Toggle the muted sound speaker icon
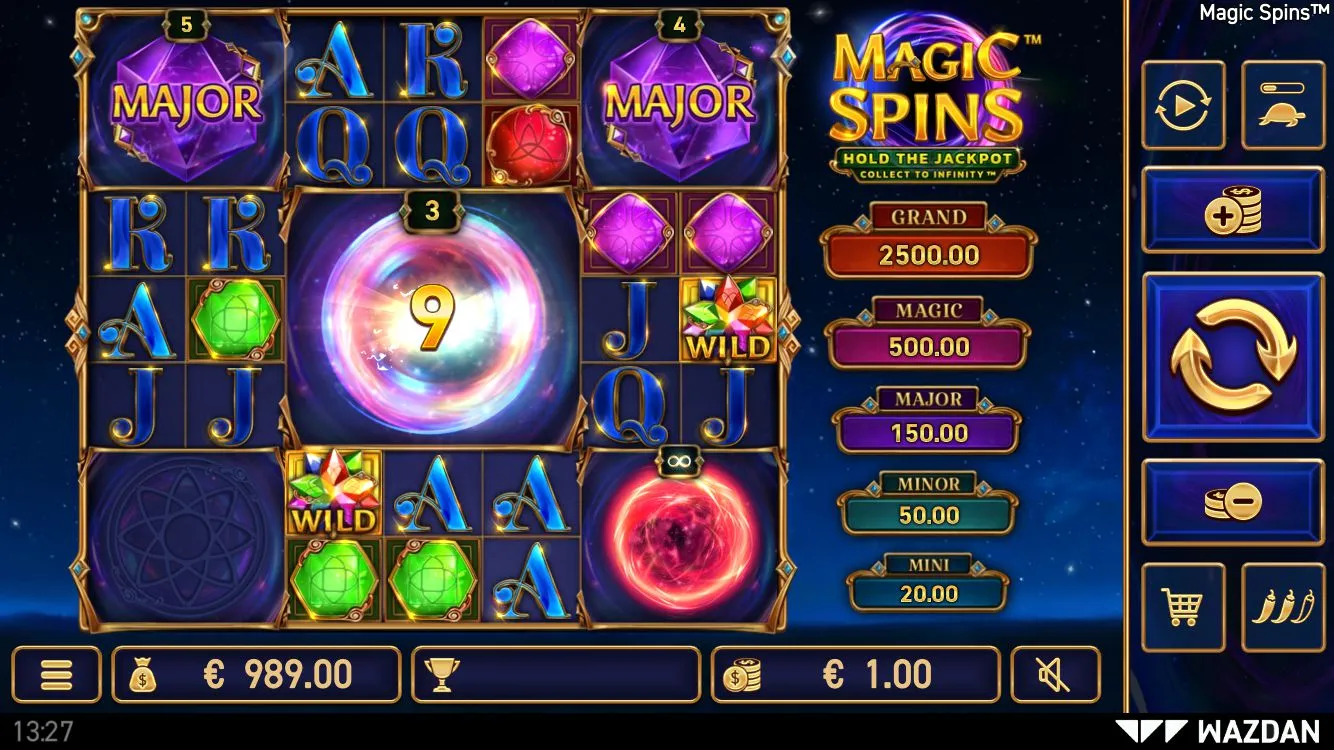 pos(1055,675)
